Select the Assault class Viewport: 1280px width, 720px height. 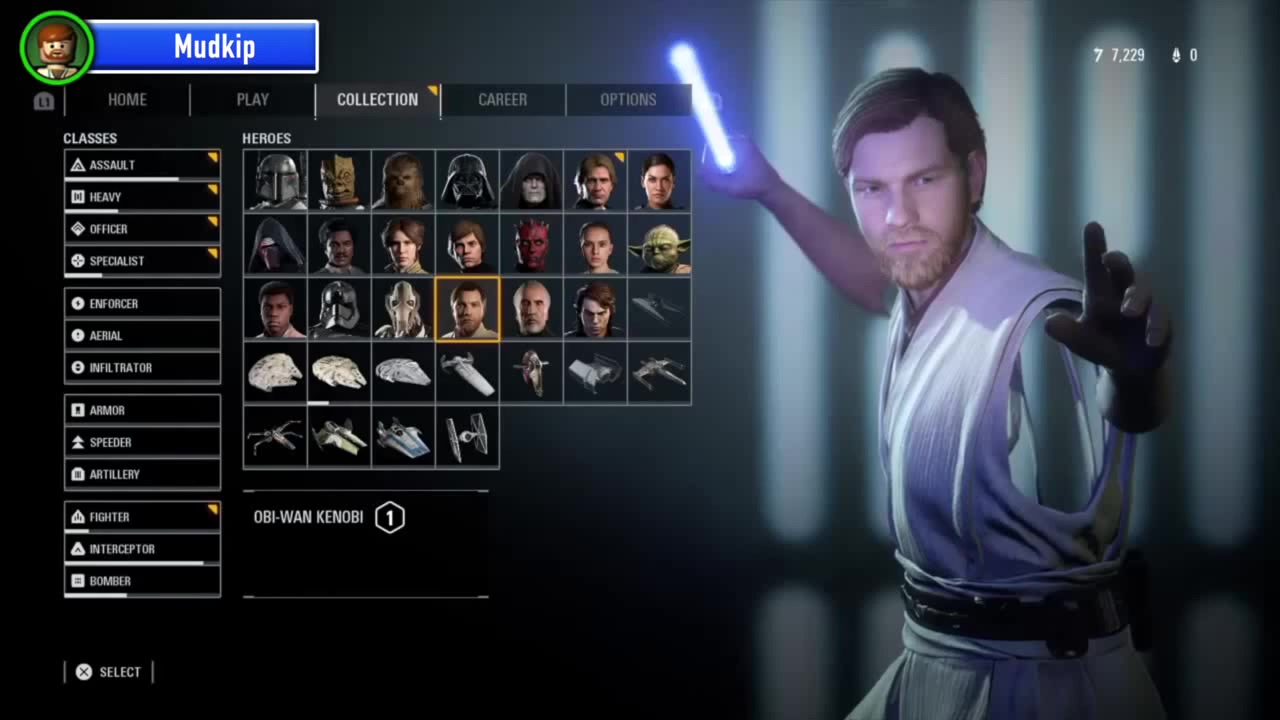142,165
